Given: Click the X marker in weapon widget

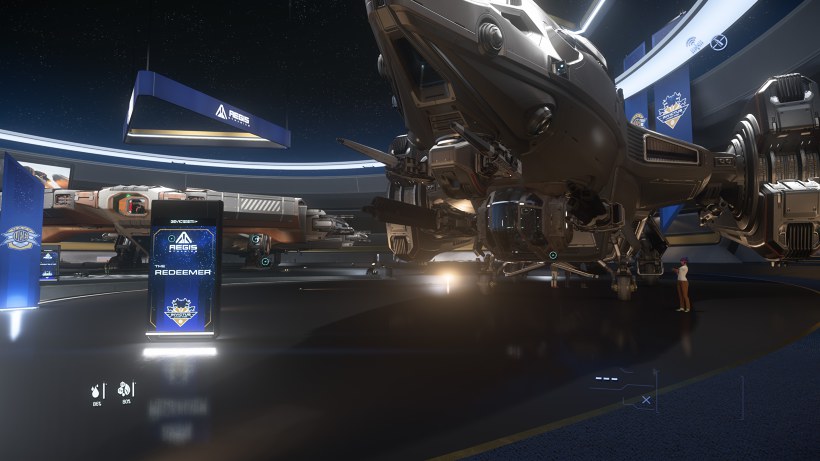Looking at the screenshot, I should click(x=646, y=400).
